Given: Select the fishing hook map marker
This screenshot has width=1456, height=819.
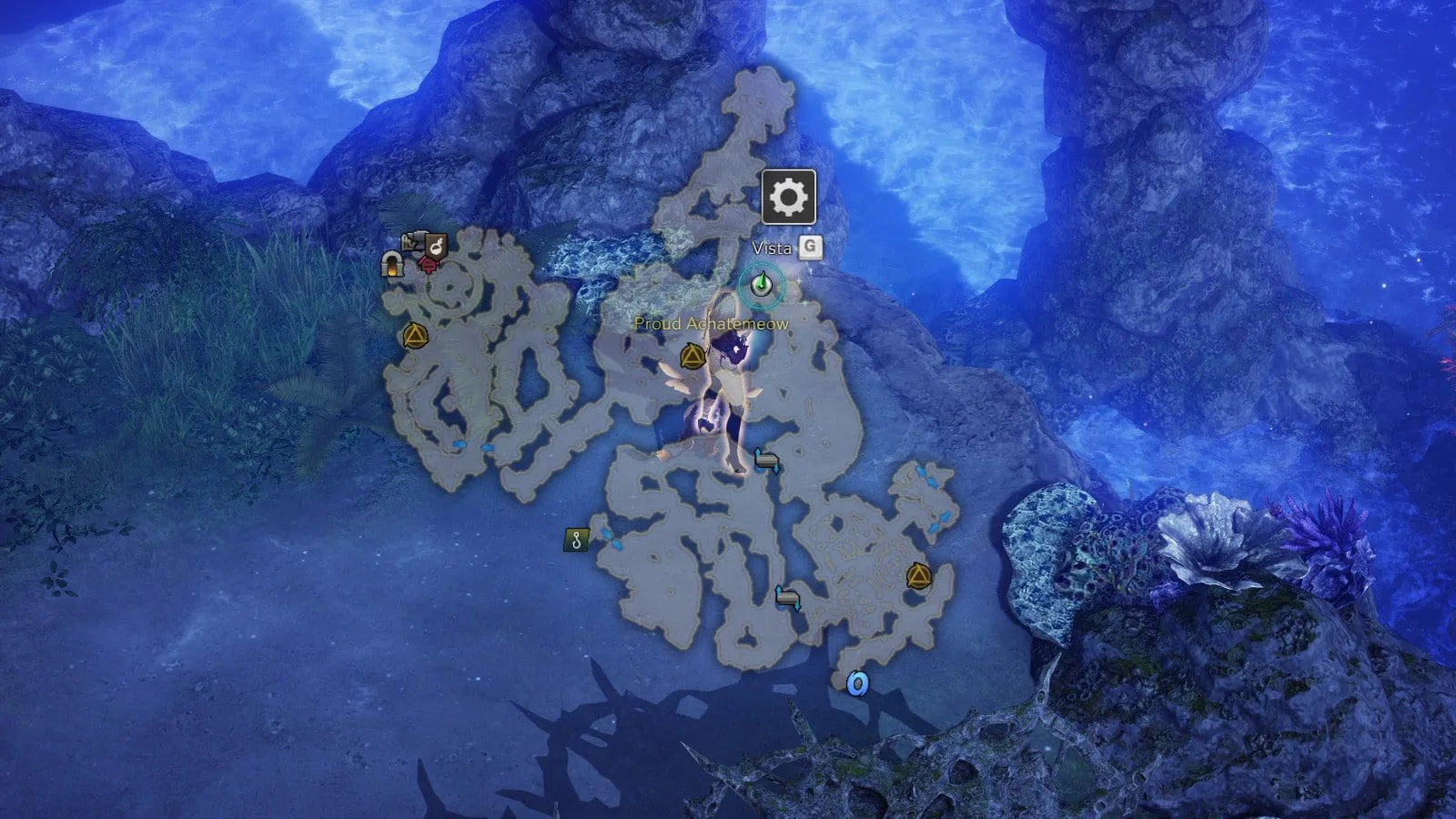Looking at the screenshot, I should point(576,541).
